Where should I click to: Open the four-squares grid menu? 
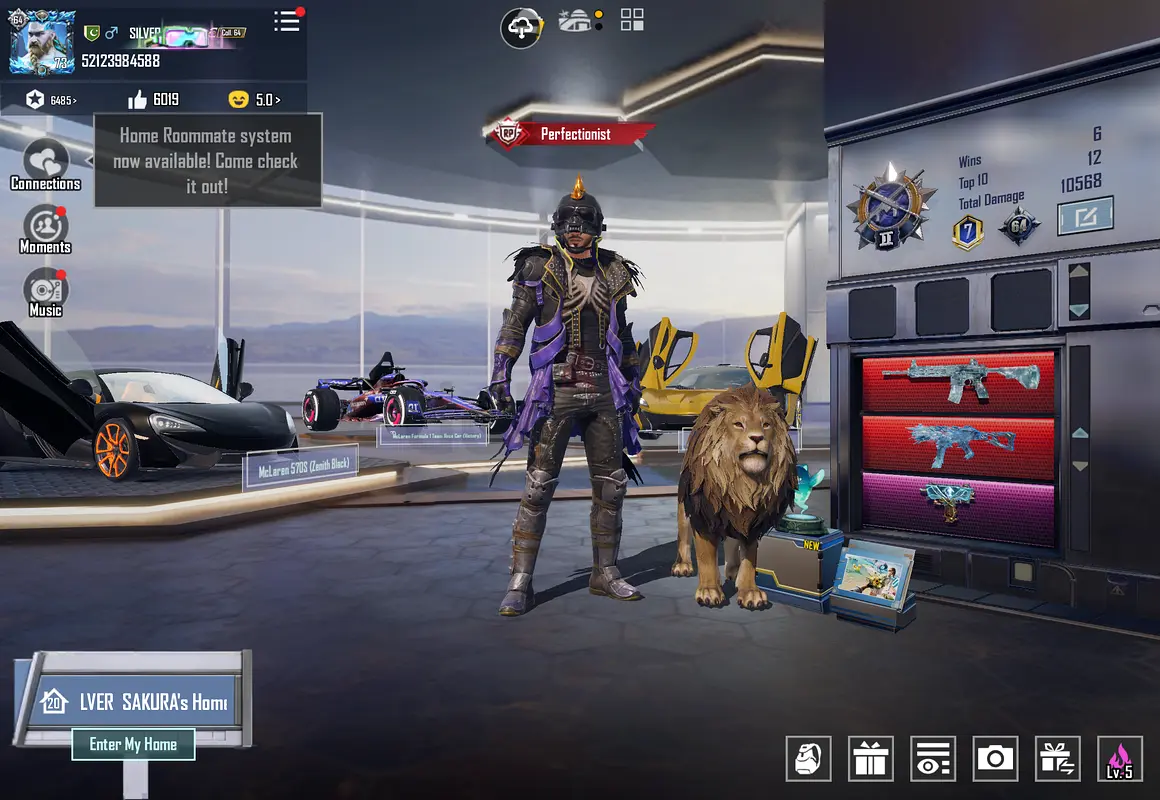tap(632, 20)
